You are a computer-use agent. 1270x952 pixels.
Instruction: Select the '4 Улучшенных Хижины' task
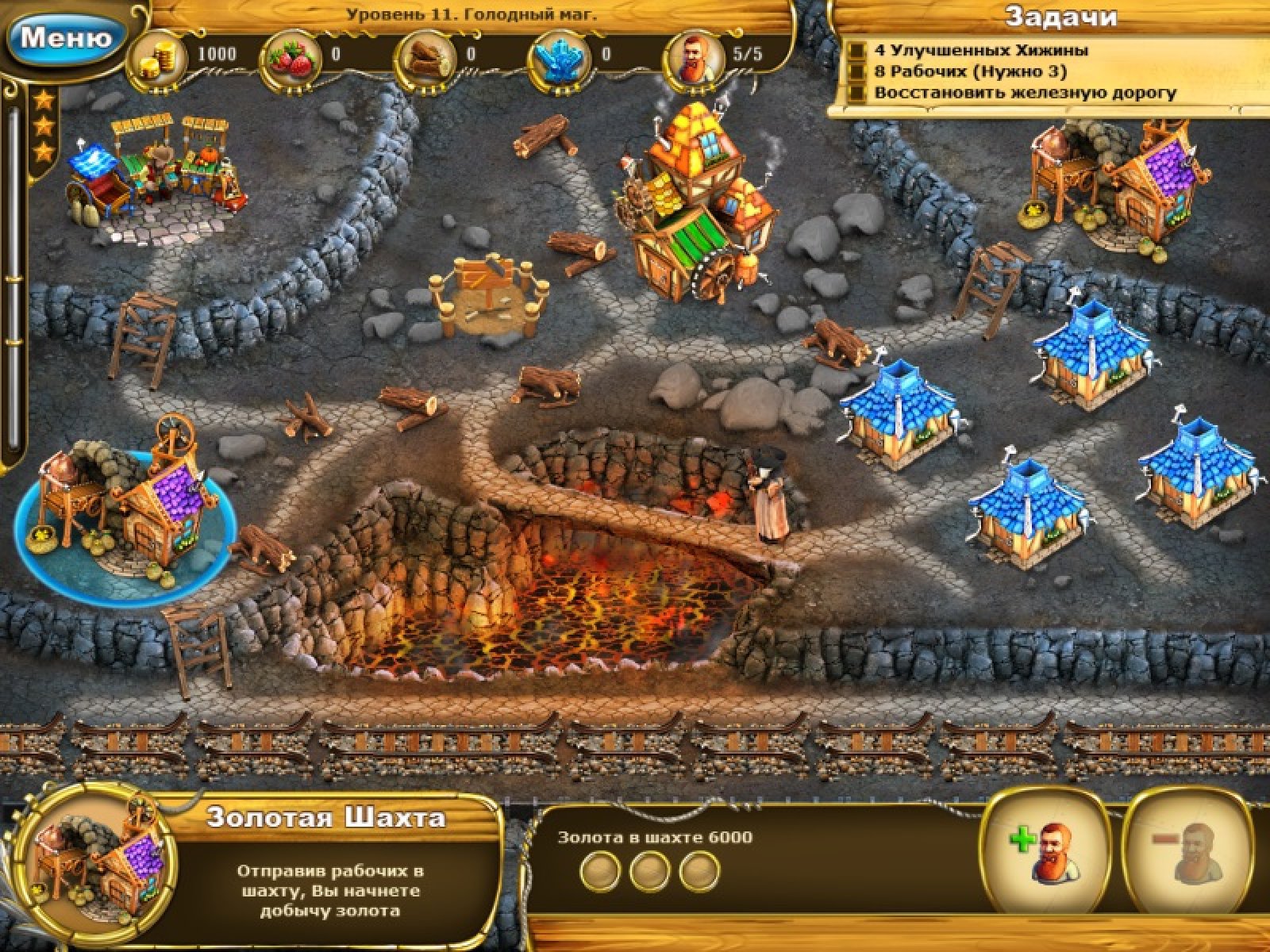[980, 50]
